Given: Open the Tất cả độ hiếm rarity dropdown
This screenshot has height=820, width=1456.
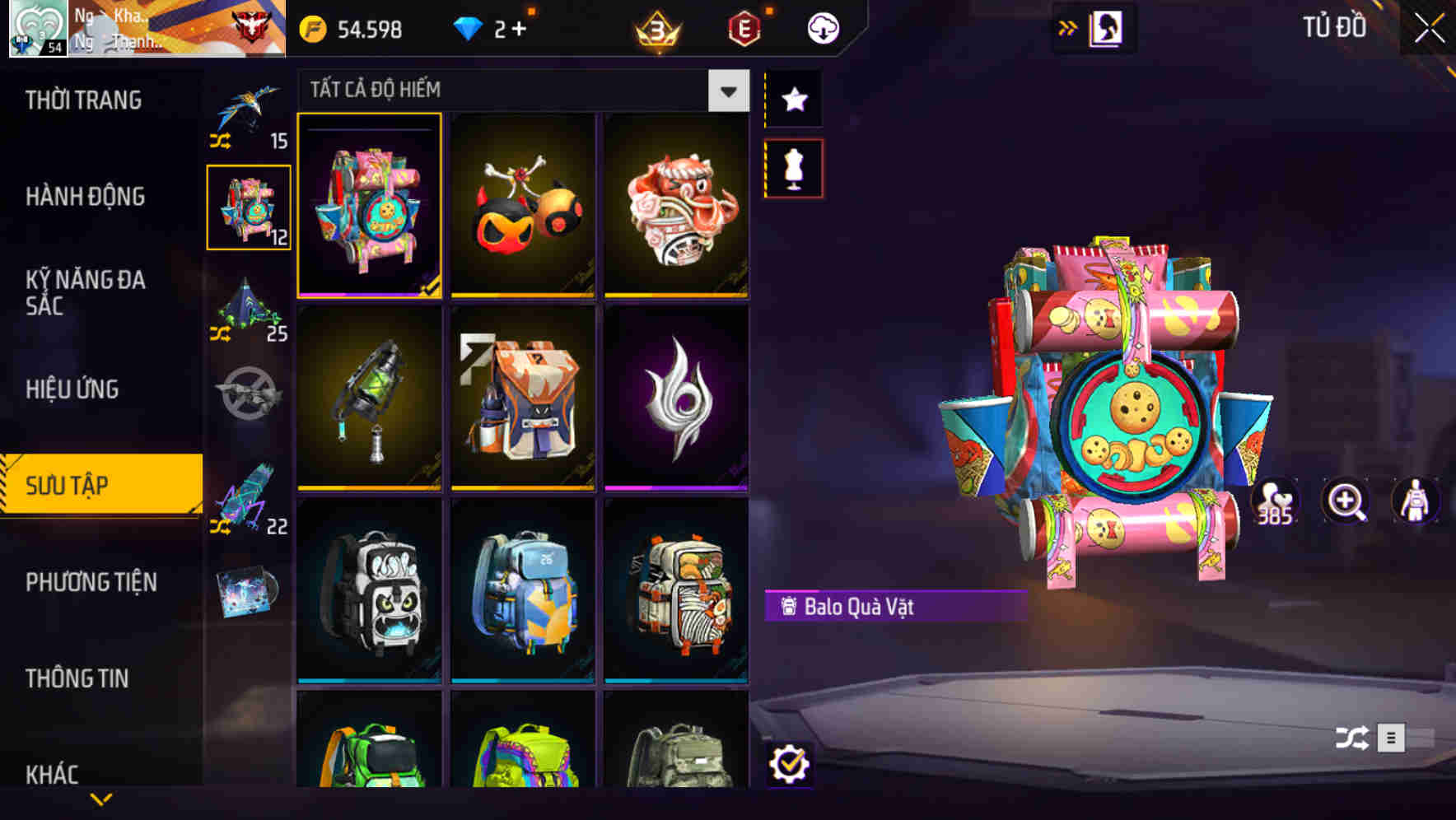Looking at the screenshot, I should (x=726, y=91).
